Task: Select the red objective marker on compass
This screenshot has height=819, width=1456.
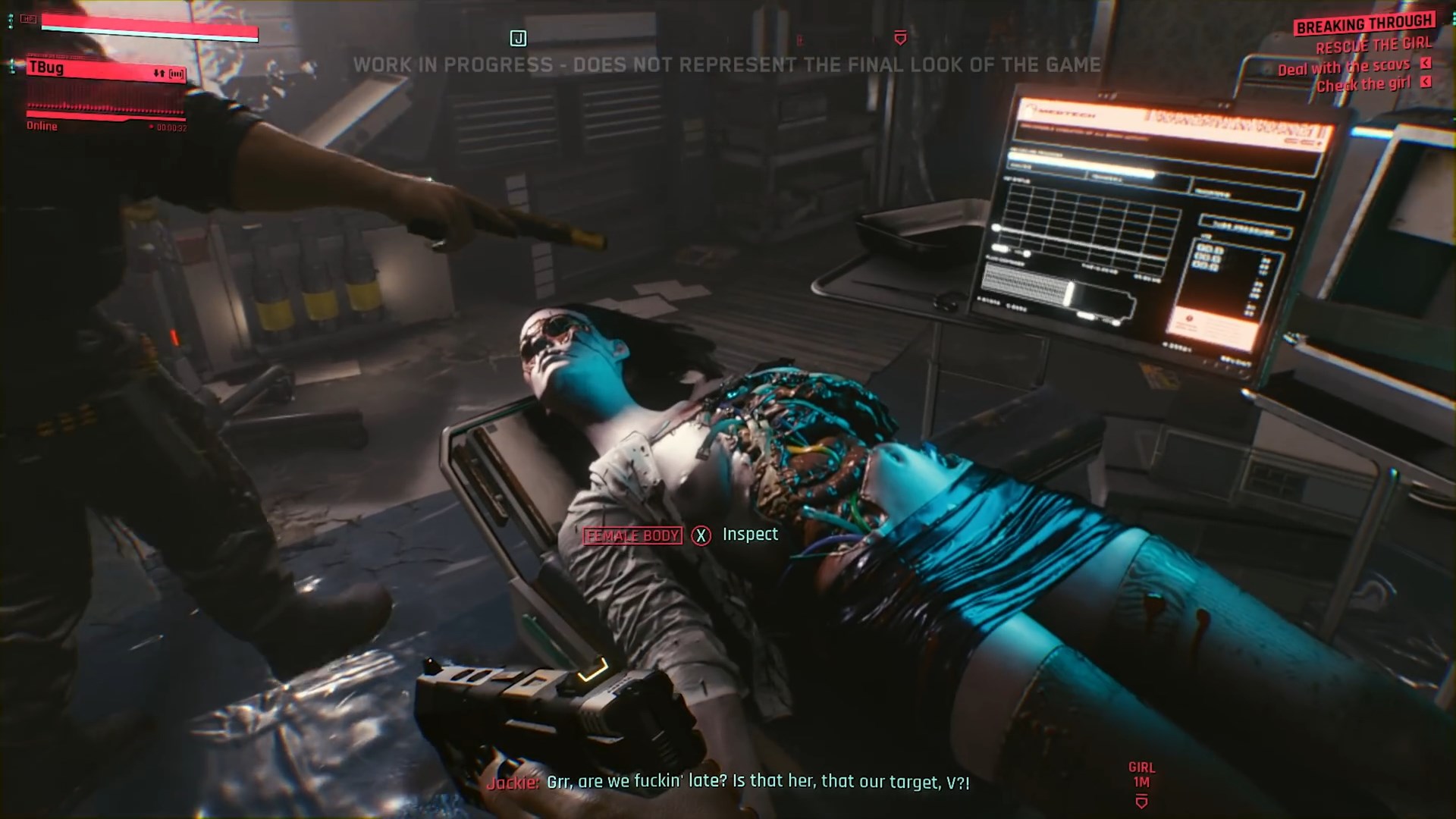Action: pos(900,38)
